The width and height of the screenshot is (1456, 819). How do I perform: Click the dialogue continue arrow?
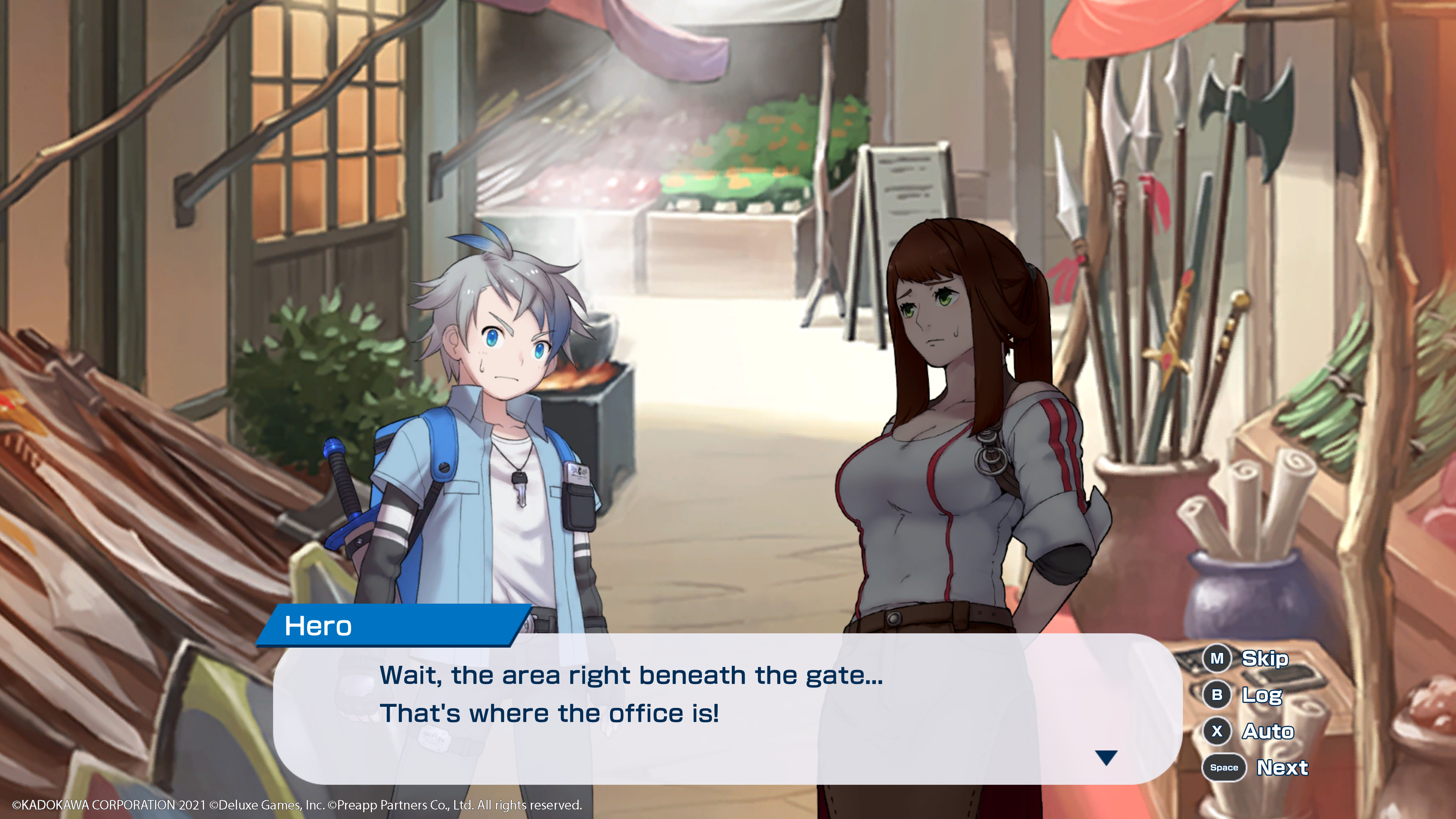click(x=1106, y=758)
